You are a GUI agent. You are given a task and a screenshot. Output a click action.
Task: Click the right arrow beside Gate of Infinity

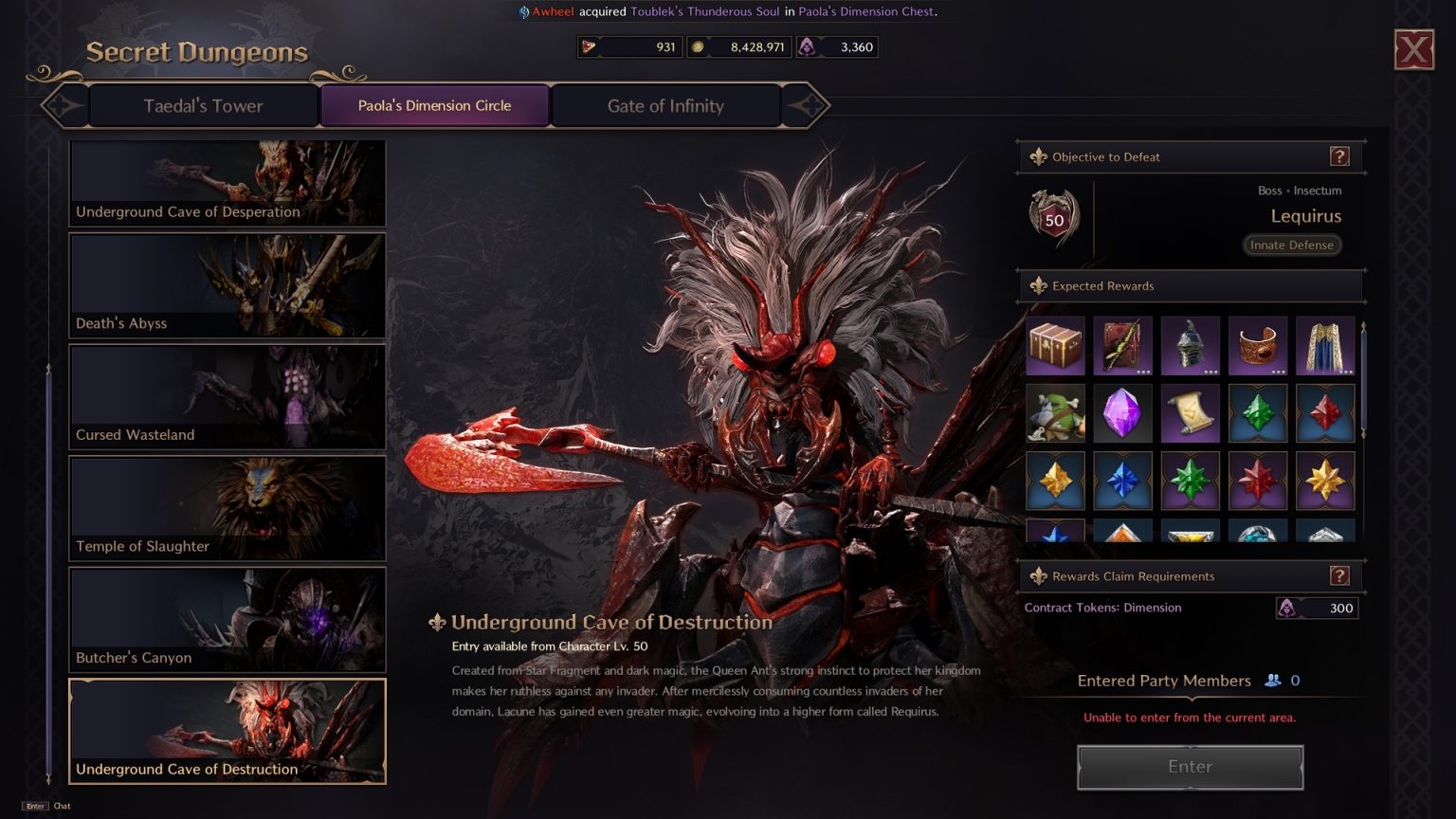[801, 105]
